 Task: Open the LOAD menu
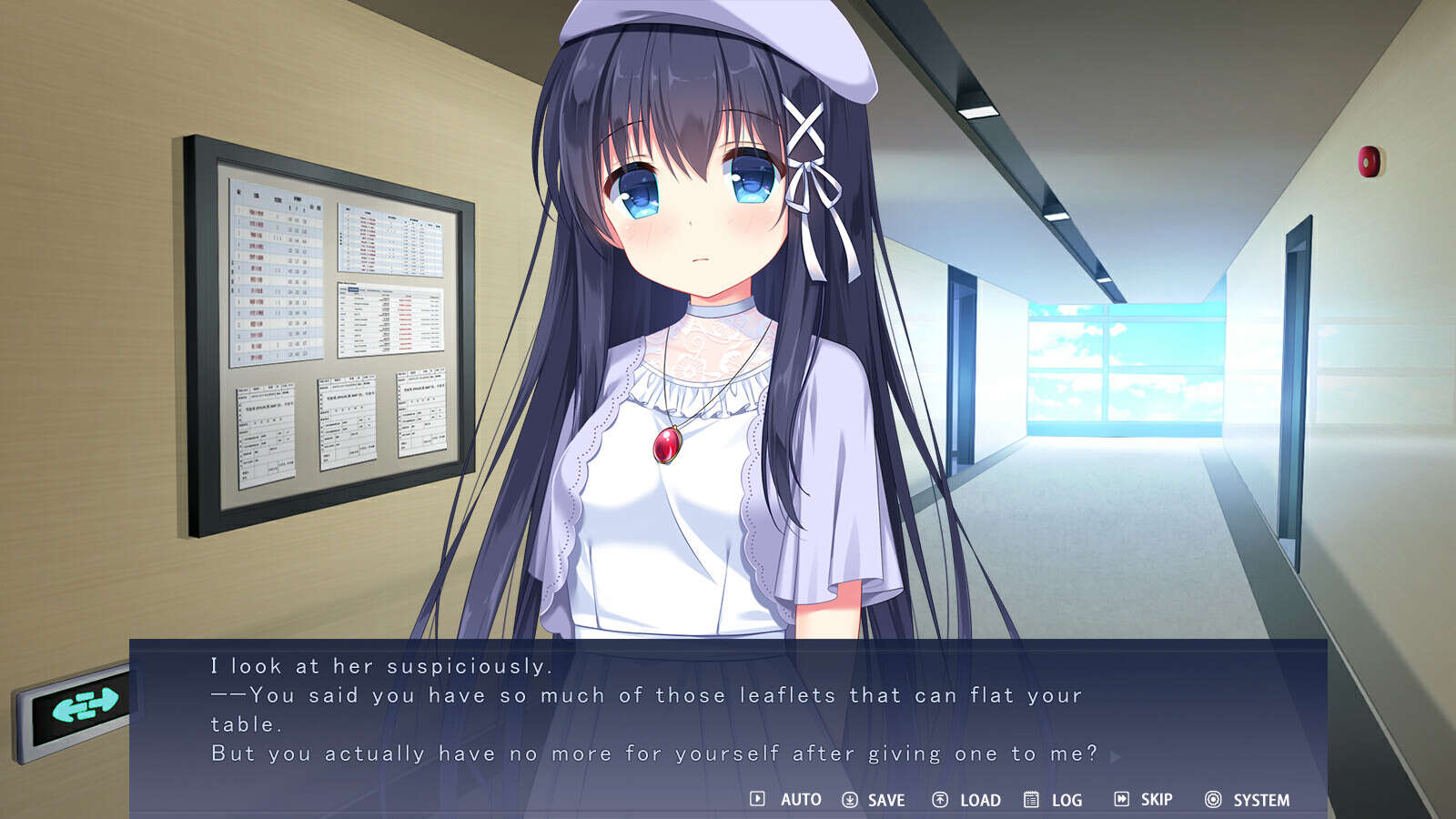coord(966,800)
